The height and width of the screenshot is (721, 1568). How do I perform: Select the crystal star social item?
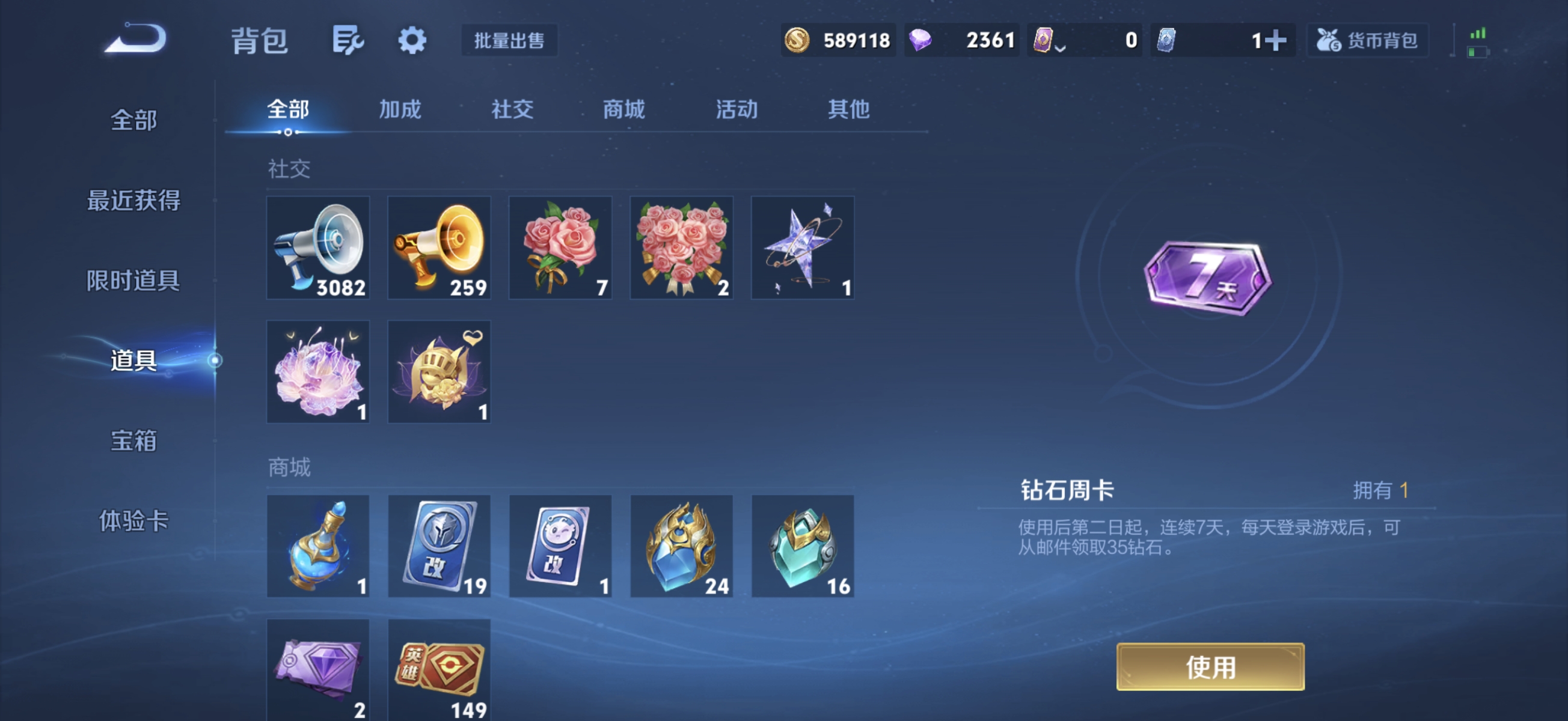802,248
